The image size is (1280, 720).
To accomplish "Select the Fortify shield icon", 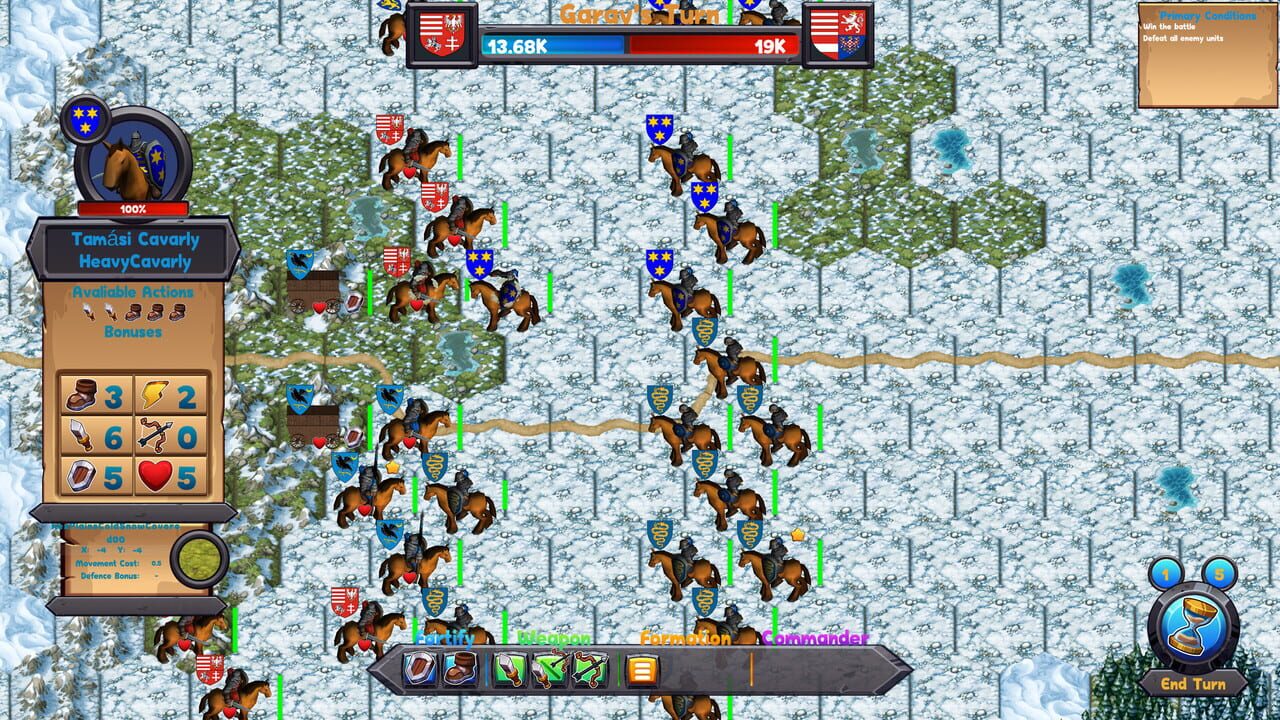I will pyautogui.click(x=419, y=667).
